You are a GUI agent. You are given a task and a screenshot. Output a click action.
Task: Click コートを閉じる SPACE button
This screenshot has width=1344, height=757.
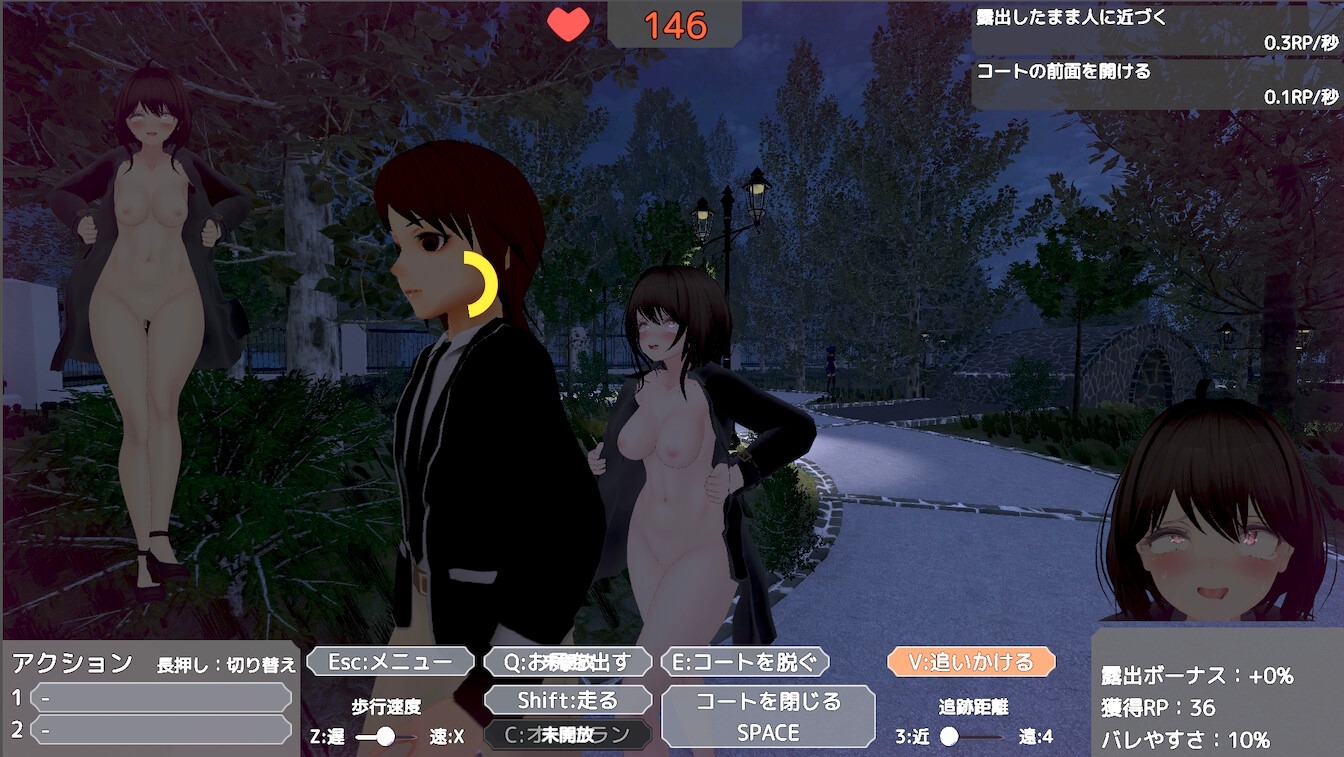pos(768,716)
